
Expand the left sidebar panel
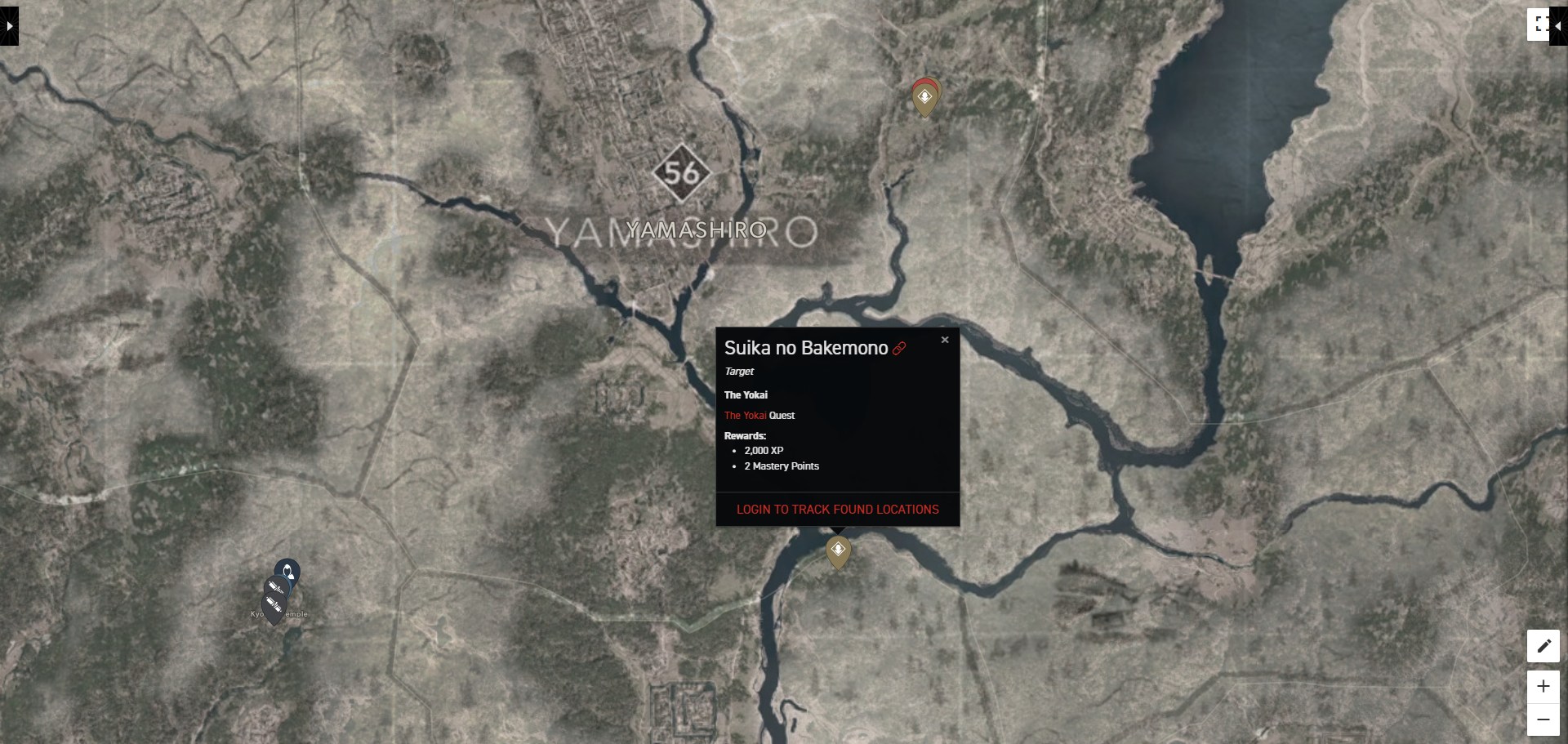tap(8, 25)
